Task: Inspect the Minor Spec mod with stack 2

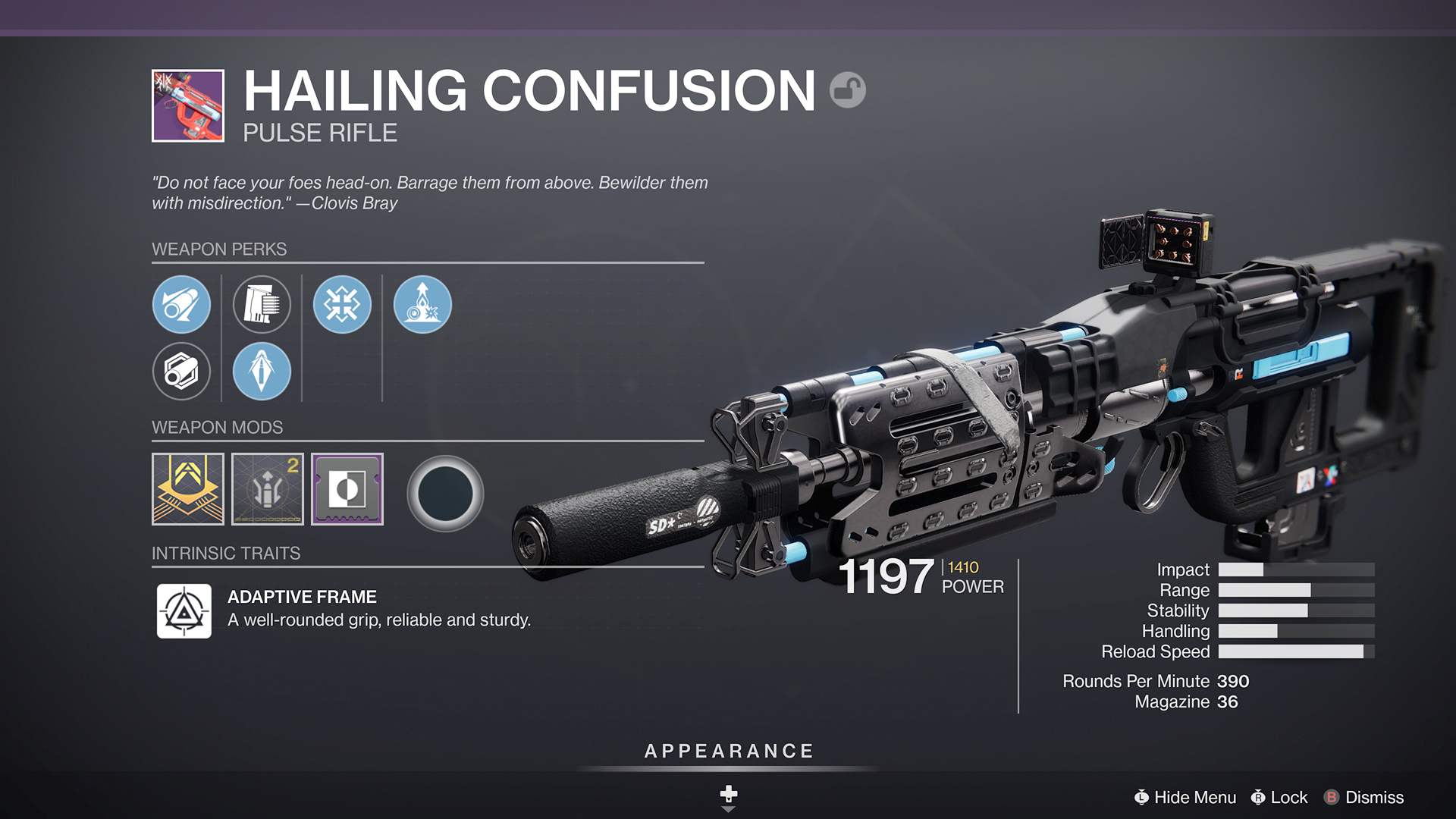Action: click(267, 489)
